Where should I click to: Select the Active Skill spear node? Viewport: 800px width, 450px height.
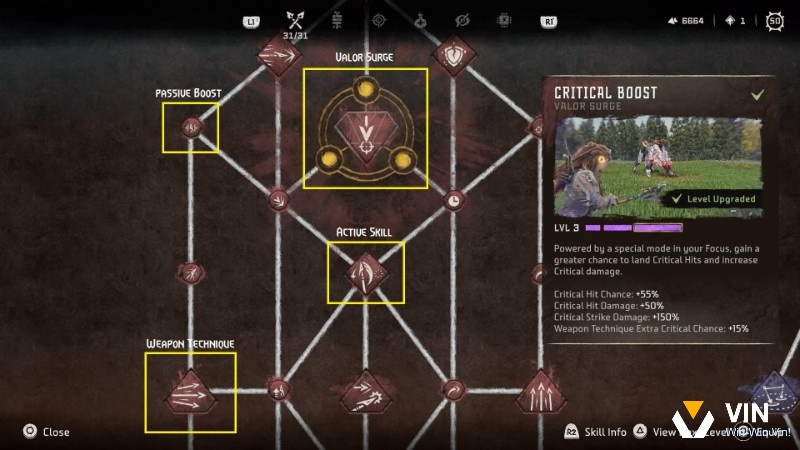coord(365,272)
